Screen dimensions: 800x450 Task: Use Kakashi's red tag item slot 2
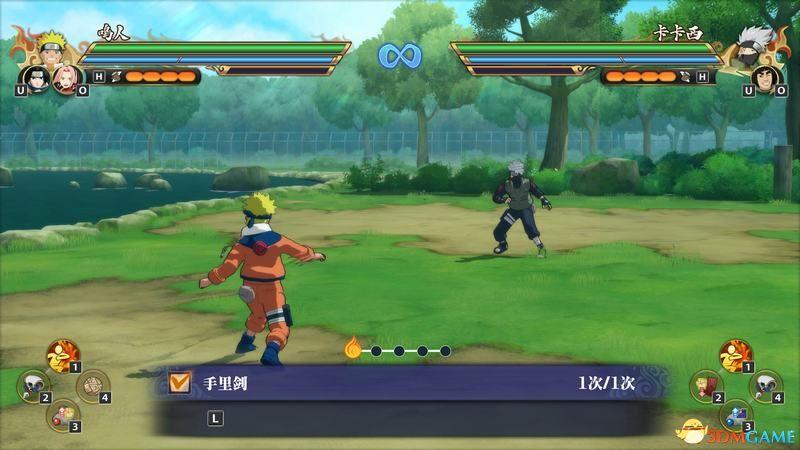pos(707,384)
